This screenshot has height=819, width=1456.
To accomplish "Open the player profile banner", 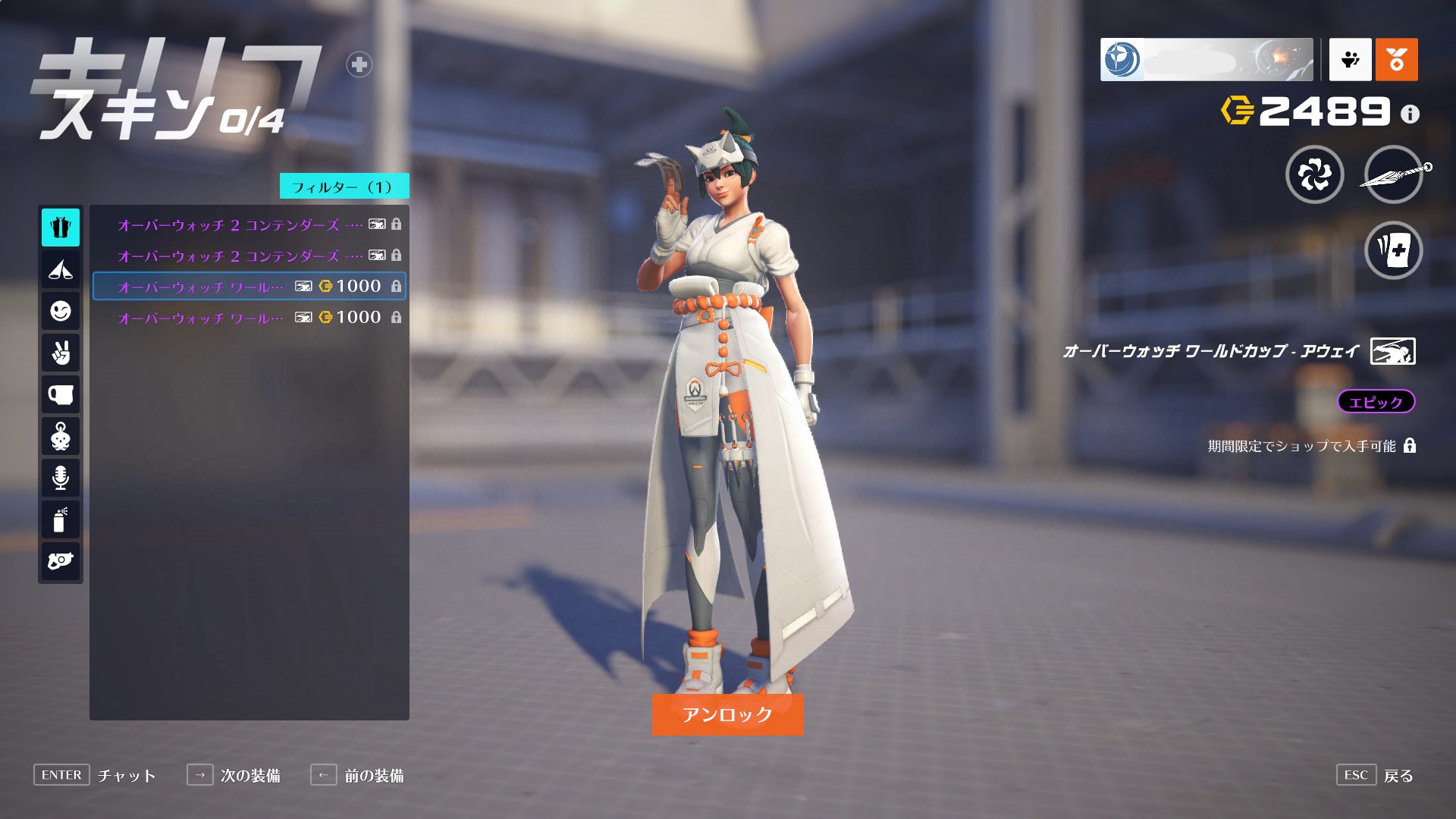I will point(1206,59).
